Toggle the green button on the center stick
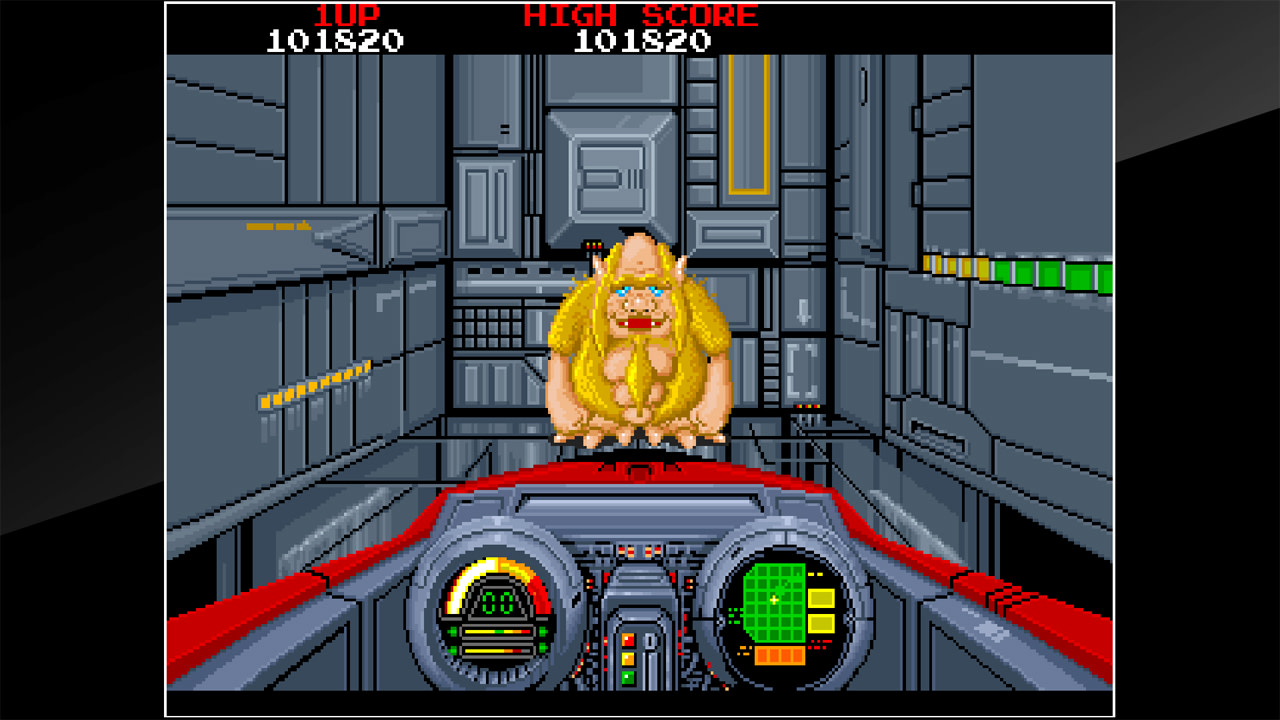Screen dimensions: 1280x720 pyautogui.click(x=627, y=676)
